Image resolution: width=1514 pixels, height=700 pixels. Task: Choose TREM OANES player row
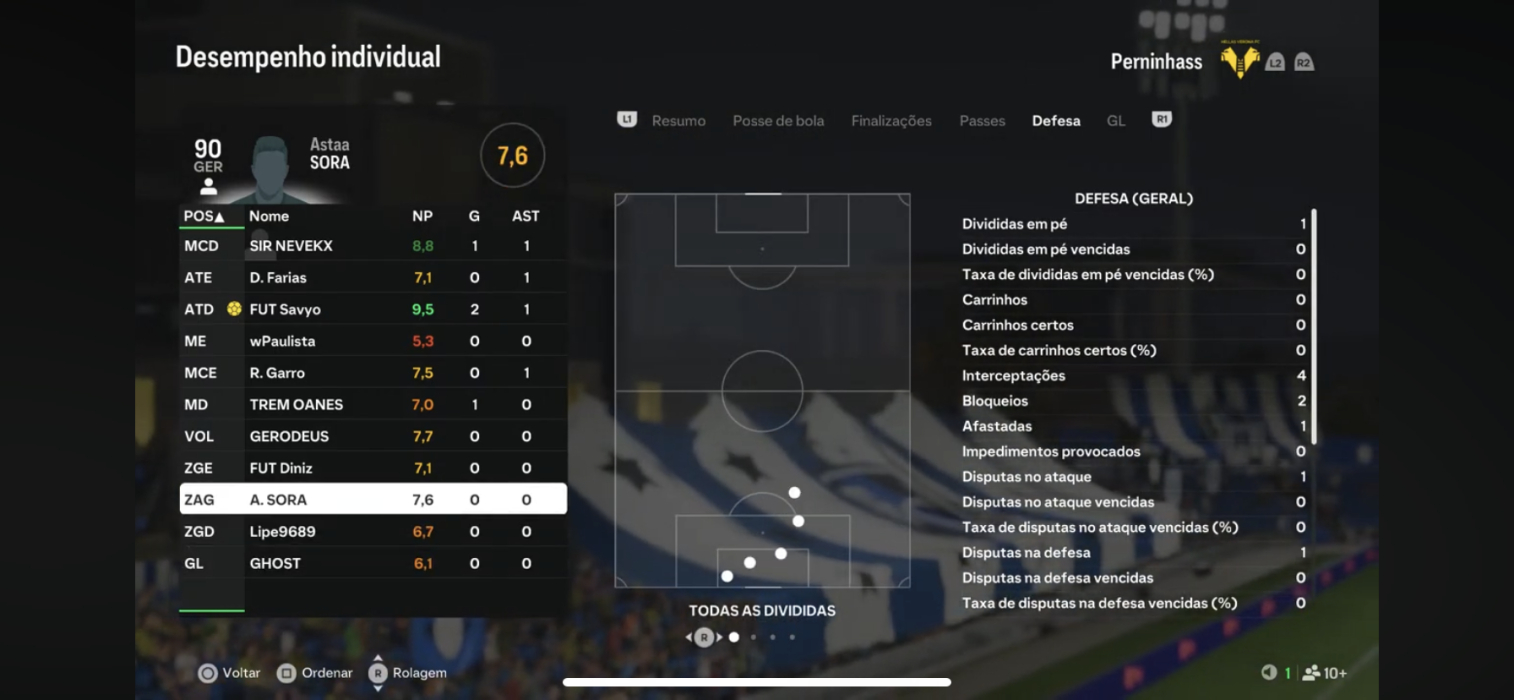(372, 405)
